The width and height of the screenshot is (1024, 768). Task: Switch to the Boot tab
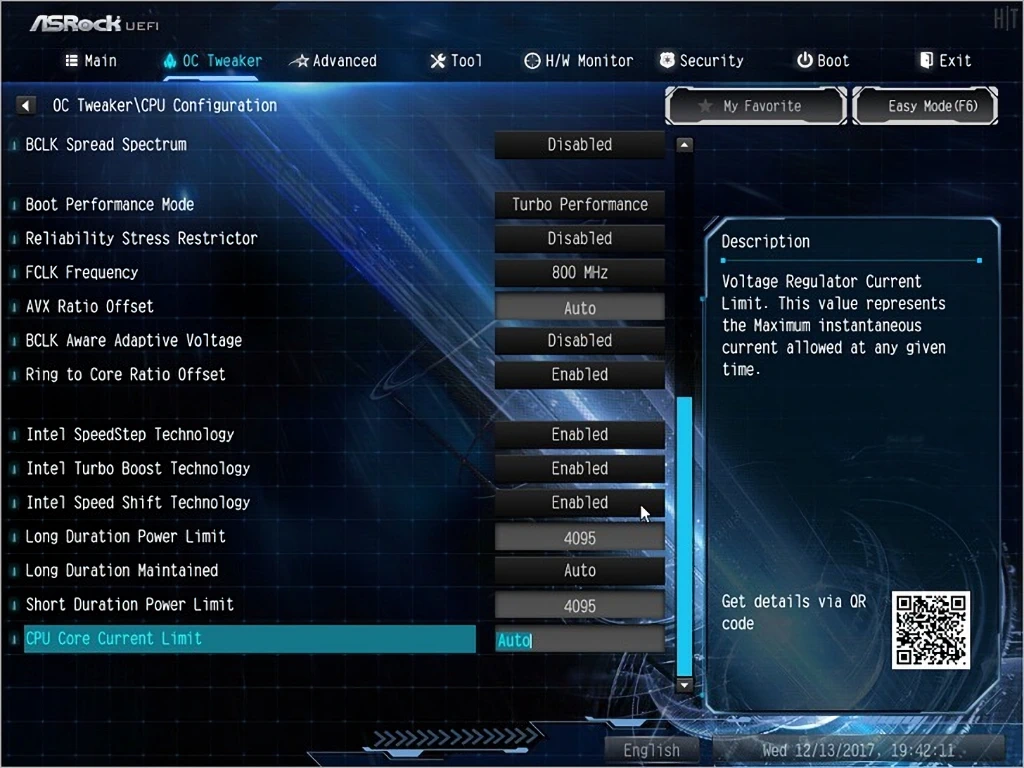[823, 61]
